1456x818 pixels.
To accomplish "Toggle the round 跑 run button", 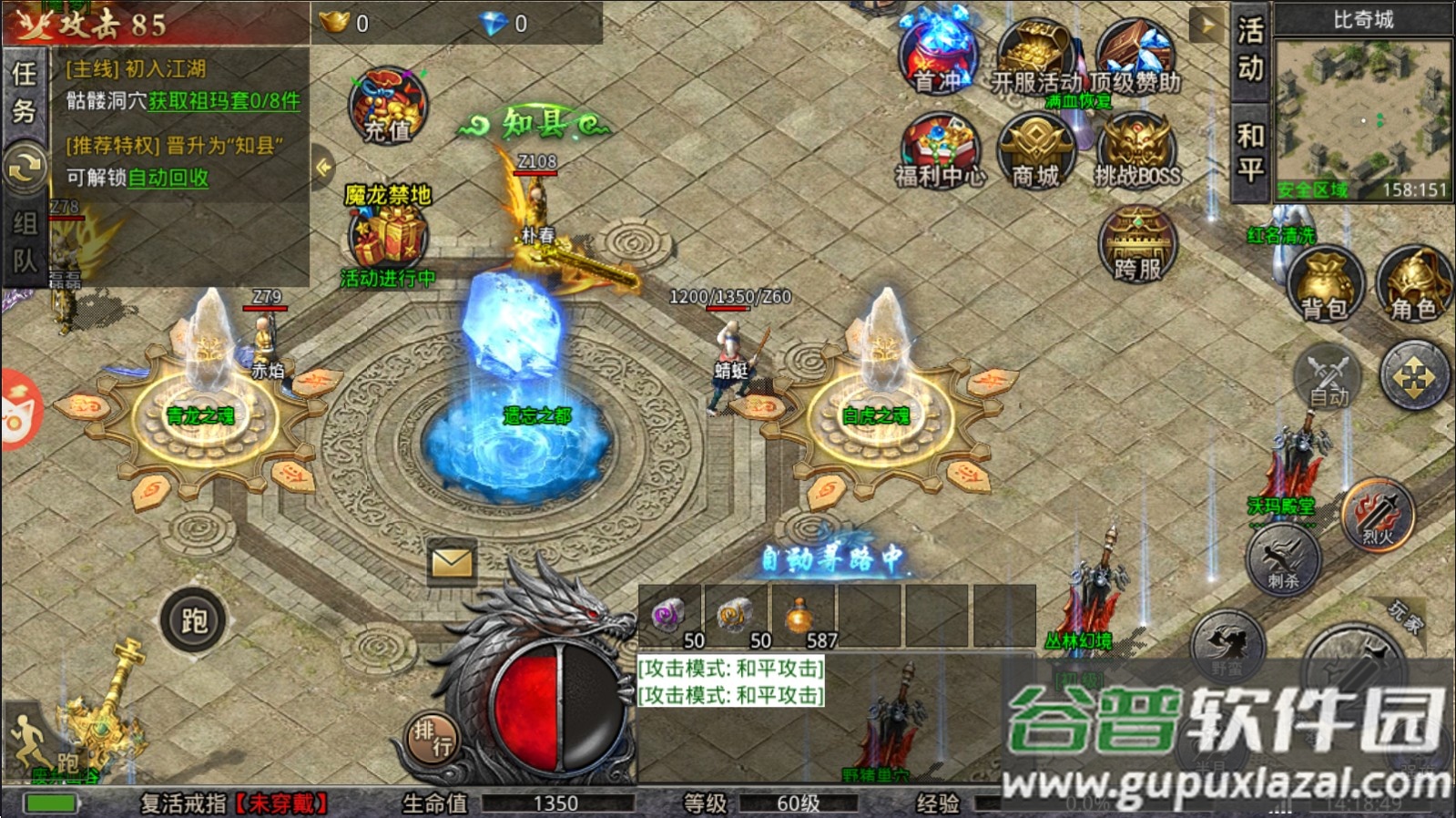I will click(193, 621).
